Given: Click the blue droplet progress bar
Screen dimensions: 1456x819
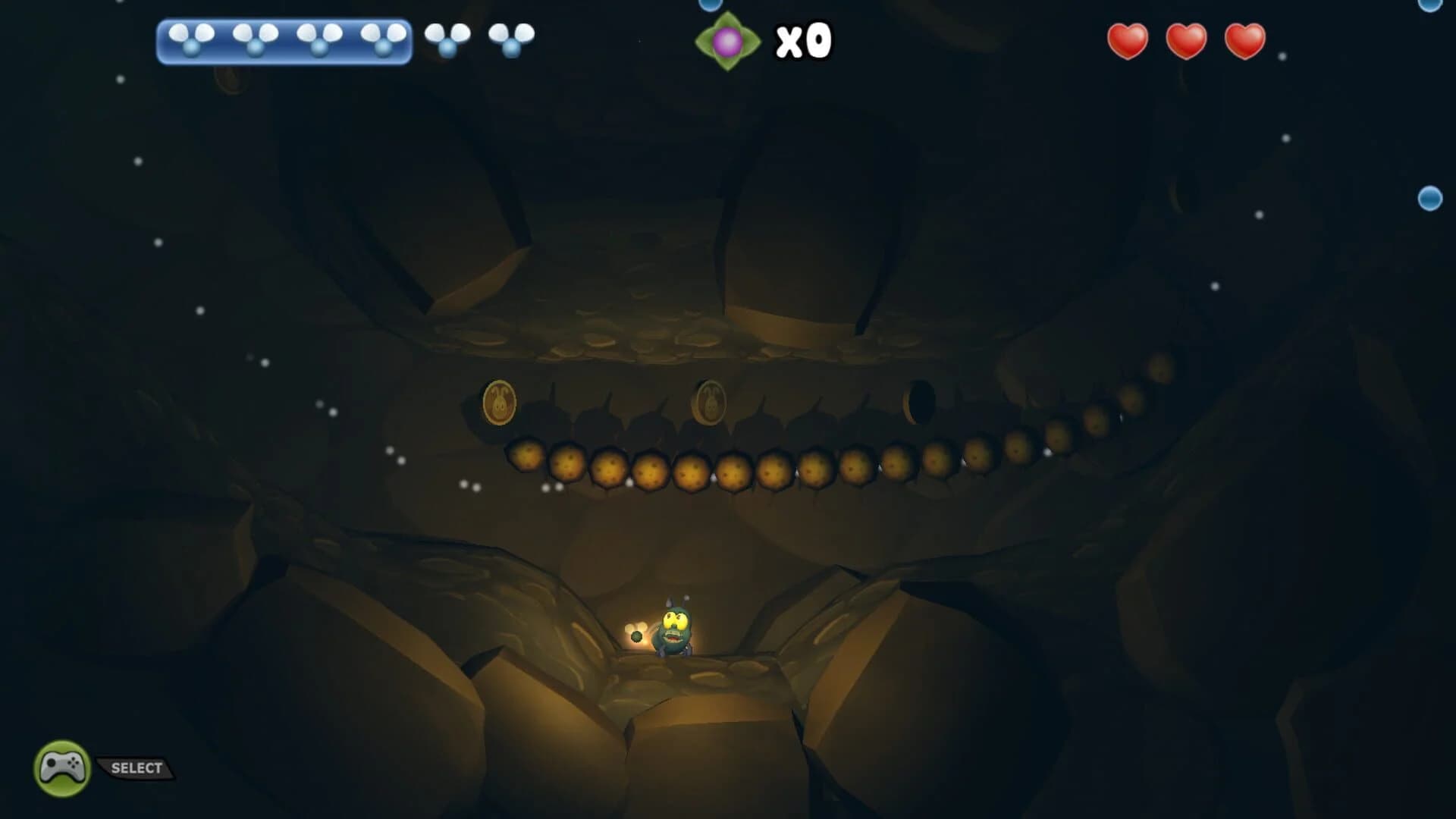Looking at the screenshot, I should (x=284, y=39).
